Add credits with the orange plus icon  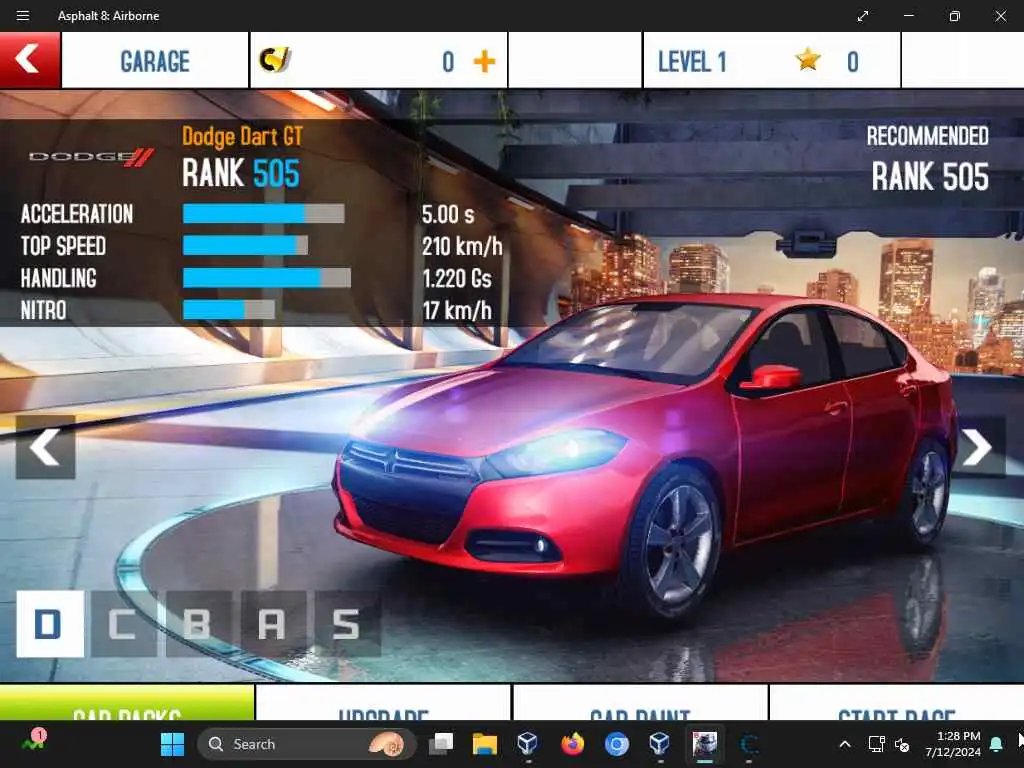(484, 62)
